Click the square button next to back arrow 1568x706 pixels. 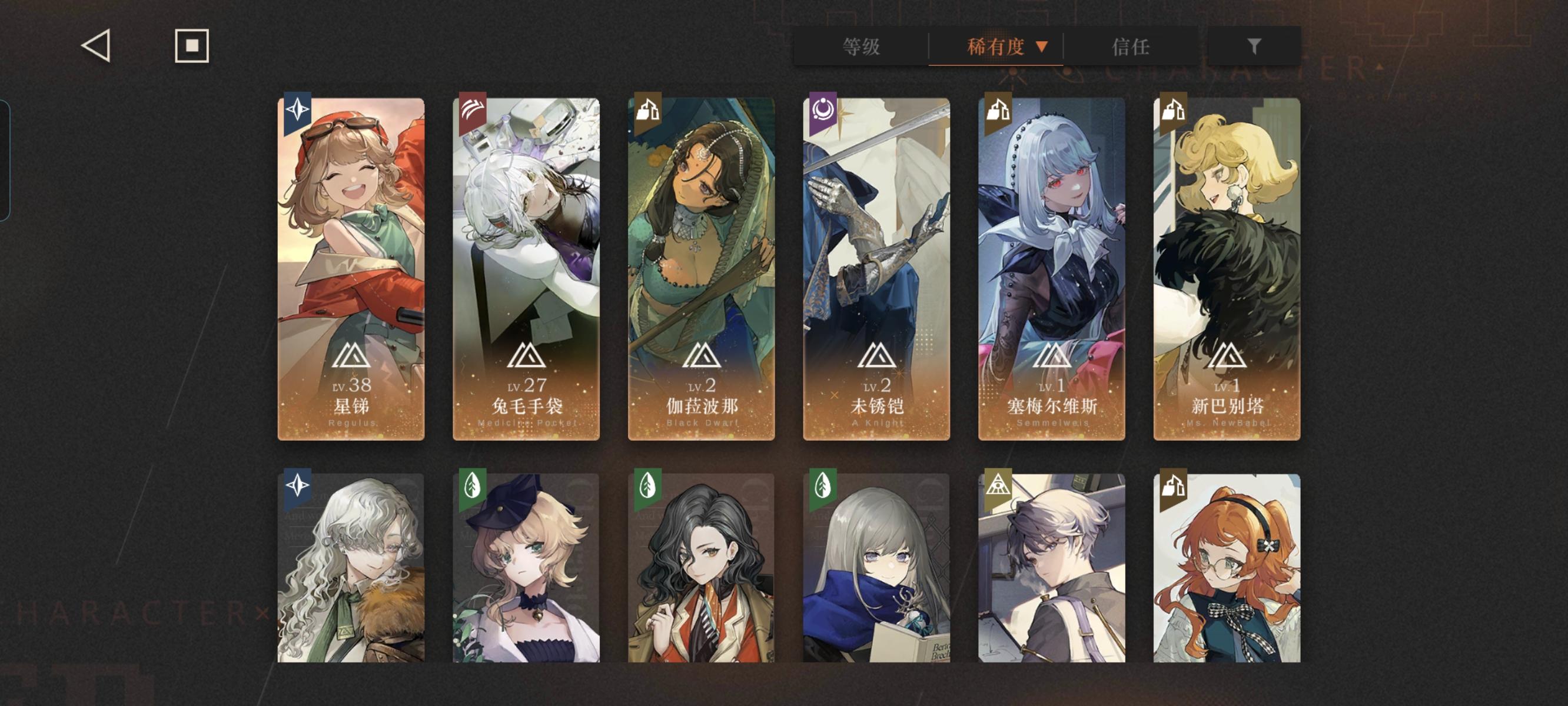tap(191, 47)
